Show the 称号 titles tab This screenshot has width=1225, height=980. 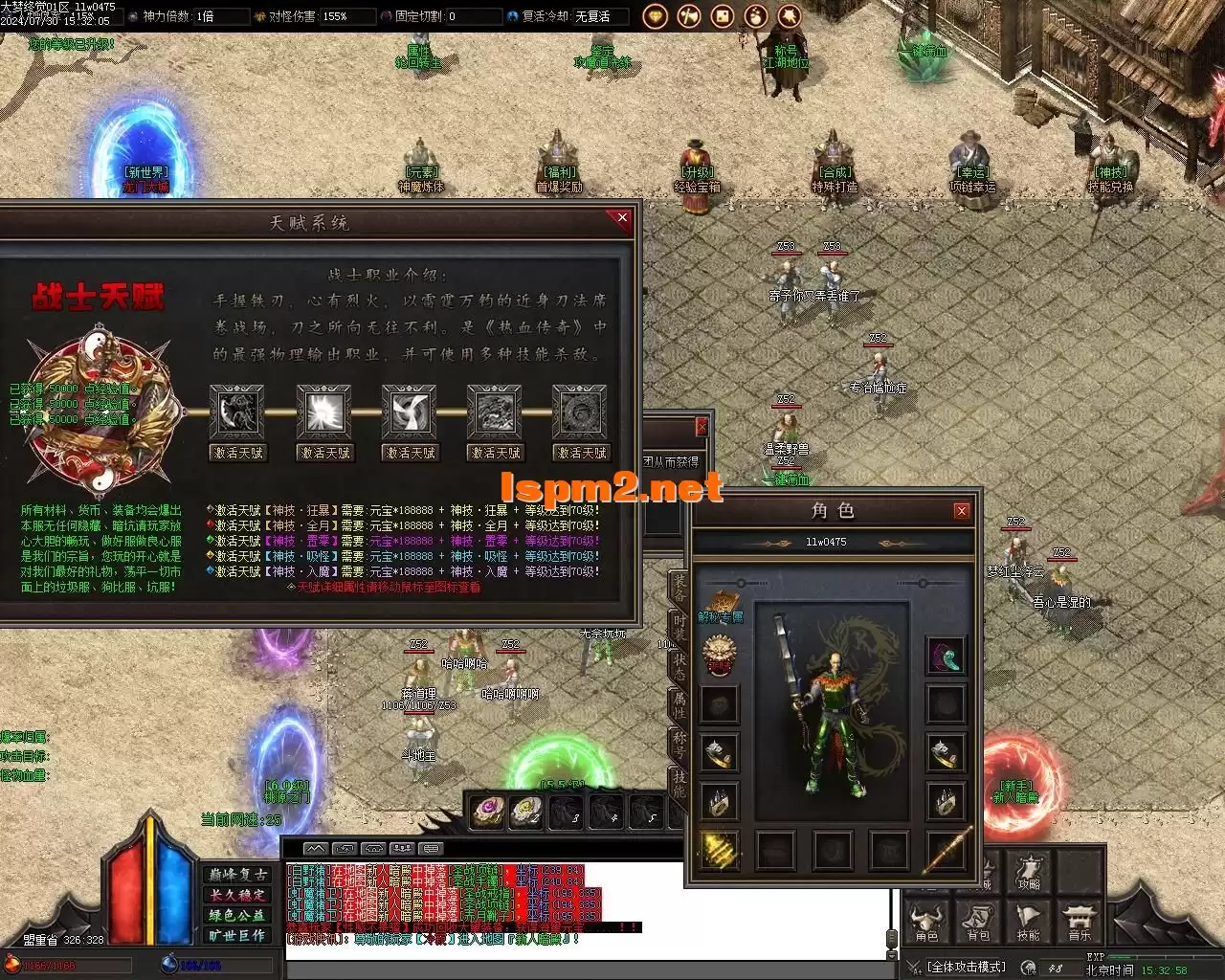(678, 742)
